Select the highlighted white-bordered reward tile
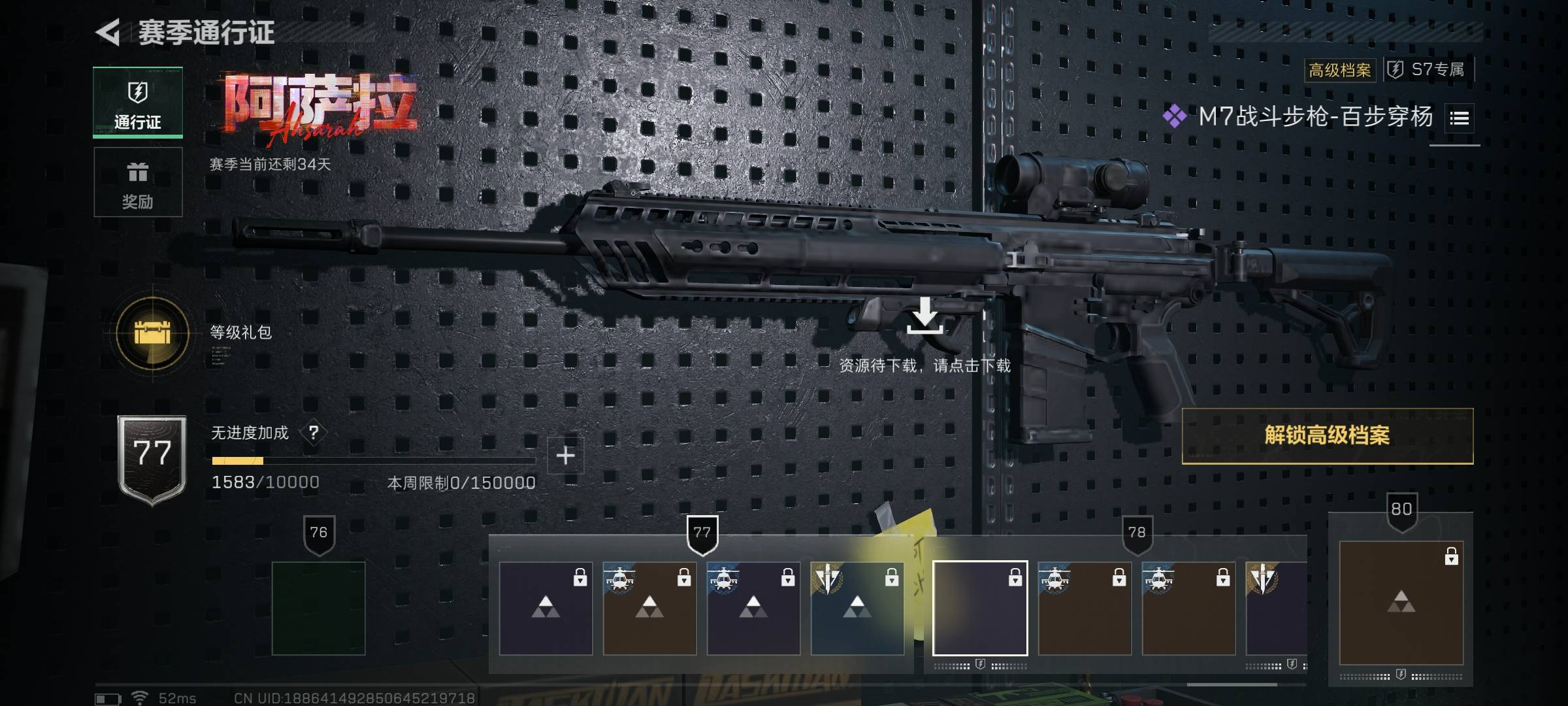Viewport: 1568px width, 706px height. (979, 608)
